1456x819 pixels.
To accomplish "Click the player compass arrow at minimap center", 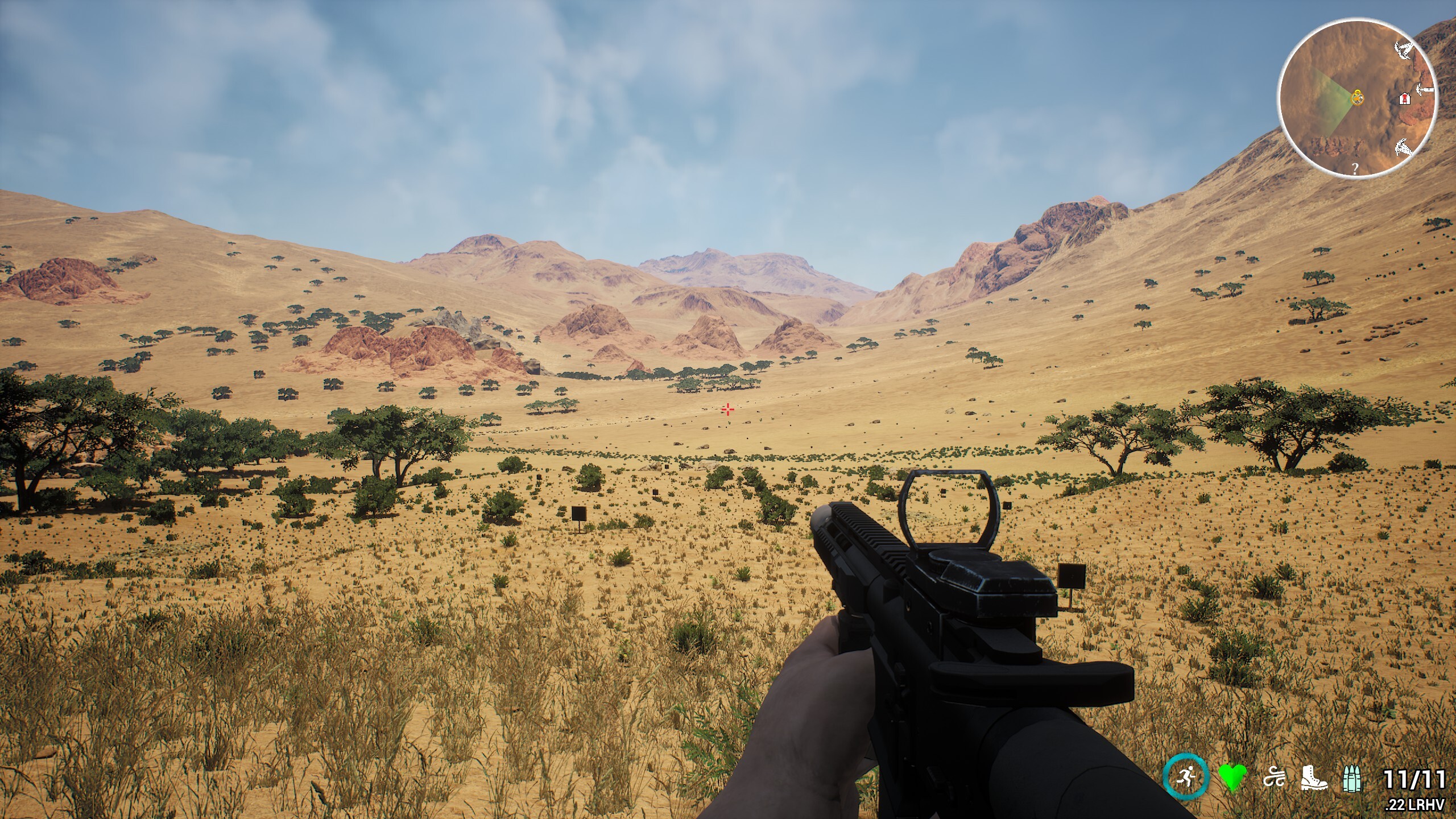I will pos(1357,98).
